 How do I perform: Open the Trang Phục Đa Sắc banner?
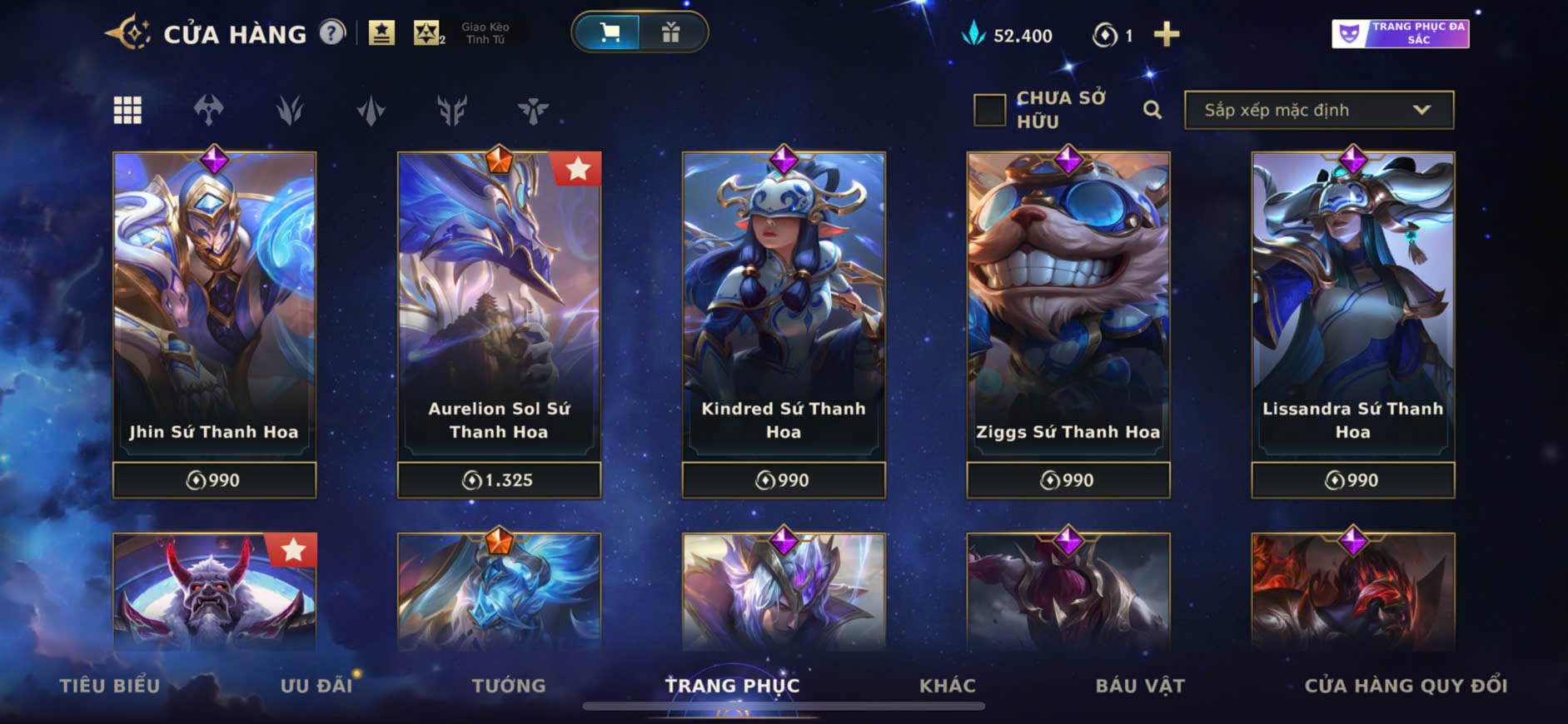pyautogui.click(x=1400, y=33)
